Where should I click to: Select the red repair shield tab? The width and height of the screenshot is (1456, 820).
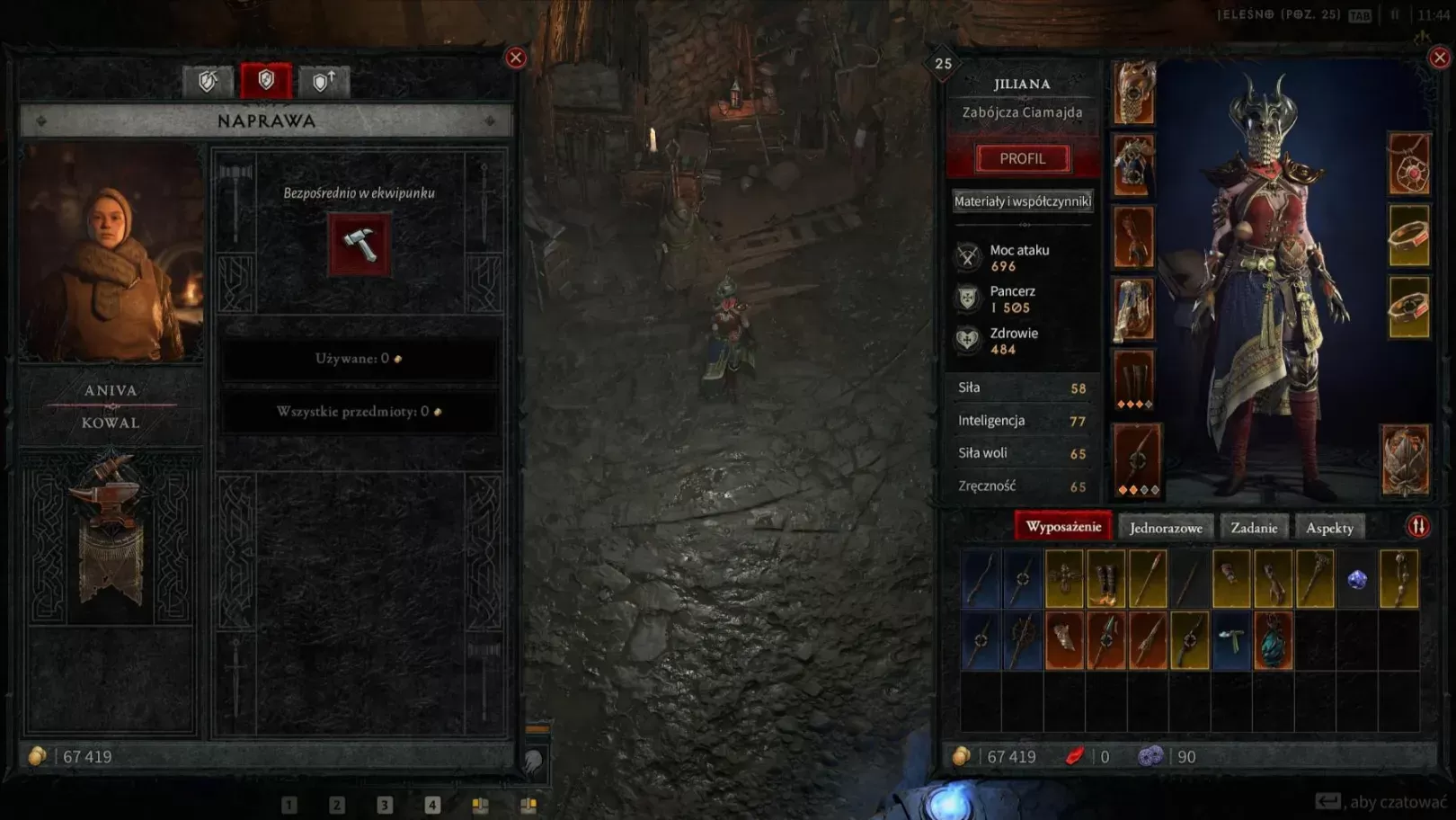pos(266,81)
